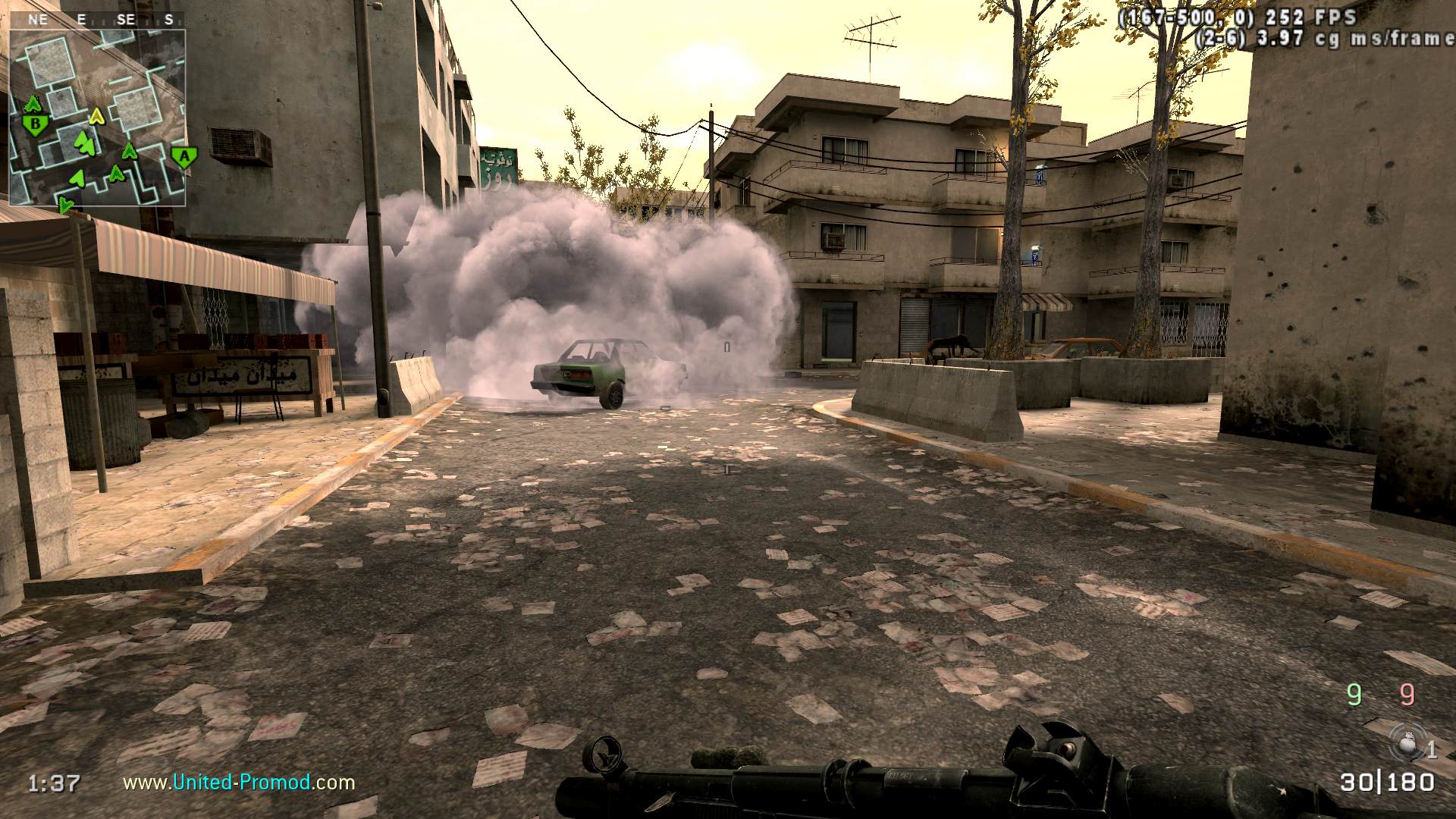Screen dimensions: 1456x819
Task: Select the A bomb site marker on minimap
Action: pyautogui.click(x=182, y=158)
